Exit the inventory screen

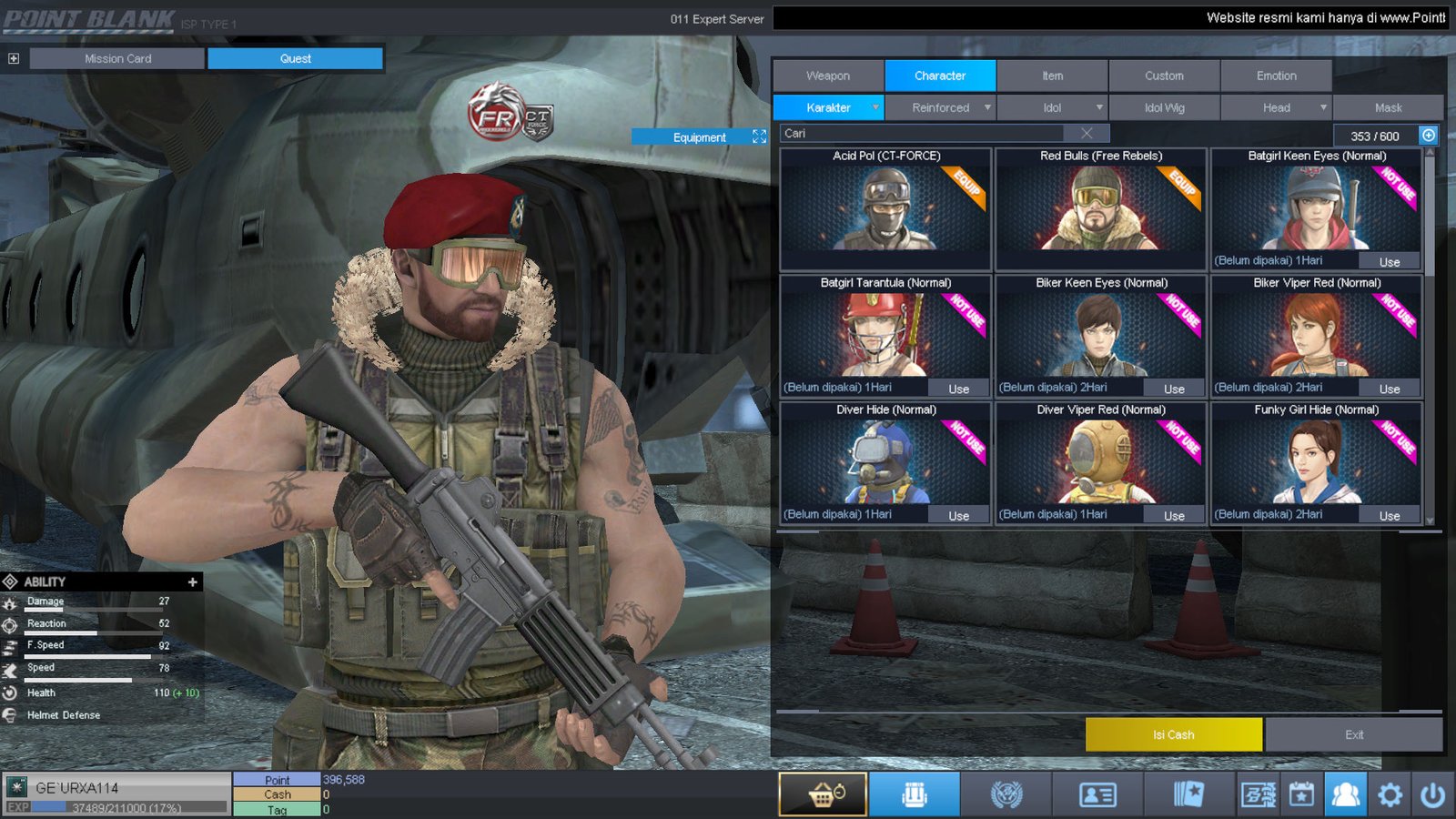click(x=1353, y=734)
